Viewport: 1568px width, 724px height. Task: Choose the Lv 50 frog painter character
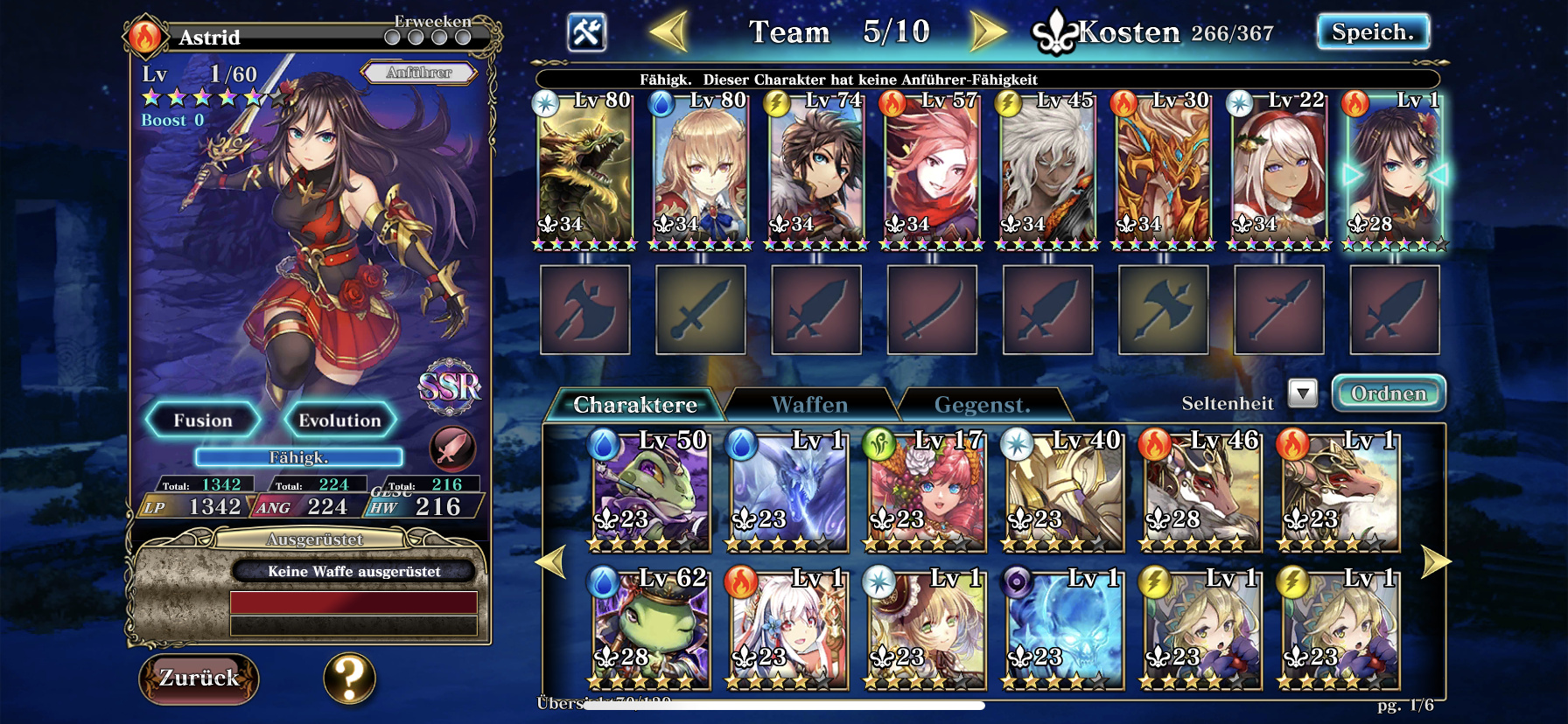click(x=650, y=491)
